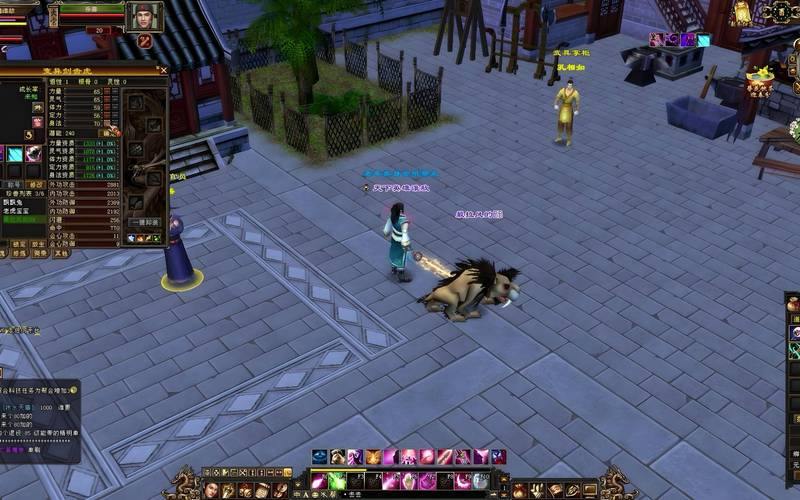Screen dimensions: 800x500
Task: Click the cyan buff icon near top right
Action: point(703,40)
